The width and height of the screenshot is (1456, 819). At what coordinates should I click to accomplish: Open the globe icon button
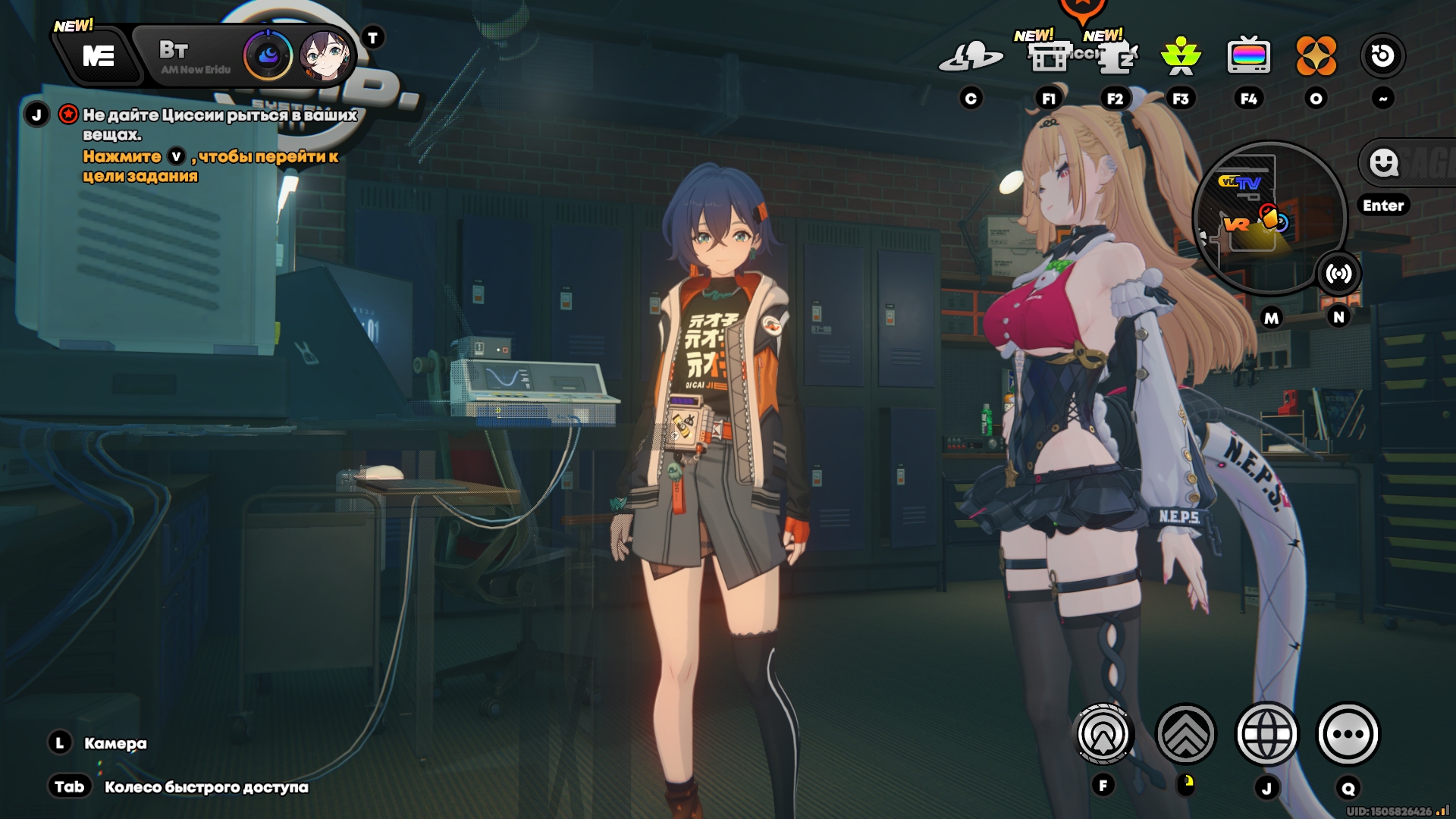tap(1266, 734)
